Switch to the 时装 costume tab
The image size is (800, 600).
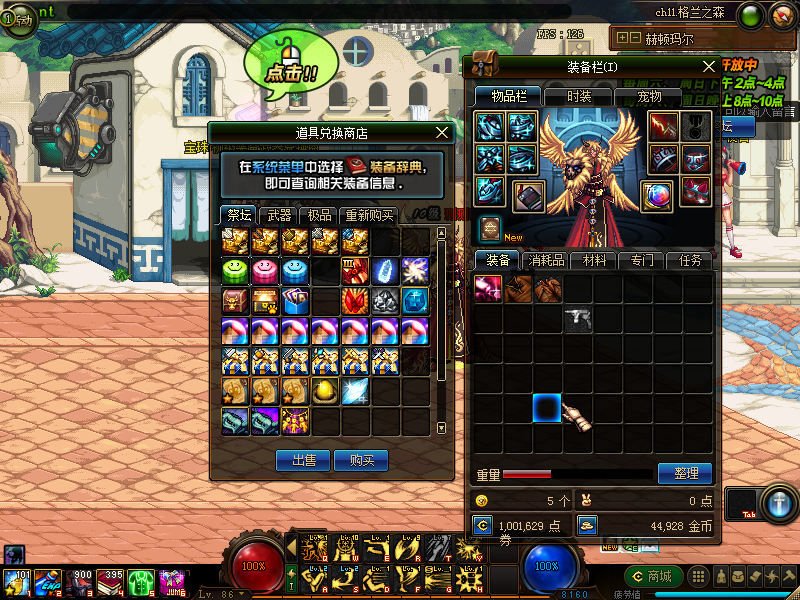pyautogui.click(x=578, y=96)
